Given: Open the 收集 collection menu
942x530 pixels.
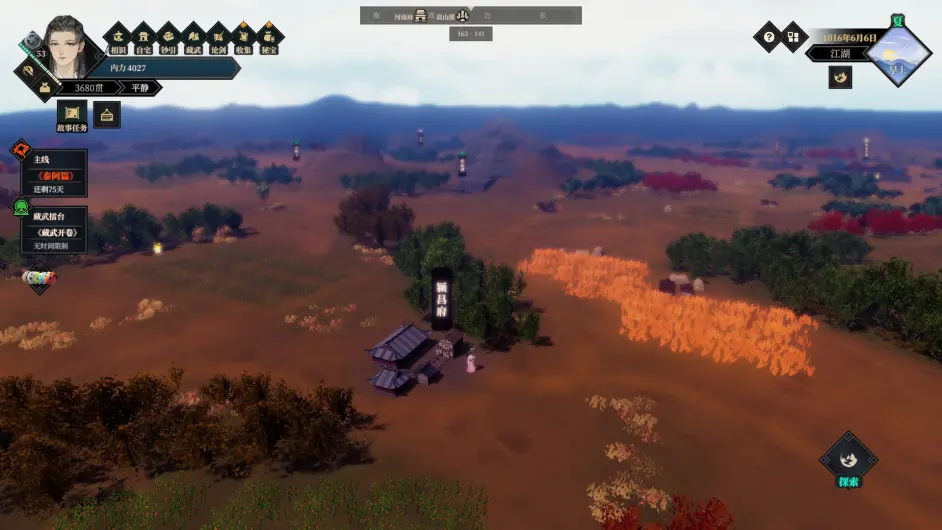Looking at the screenshot, I should (x=244, y=38).
